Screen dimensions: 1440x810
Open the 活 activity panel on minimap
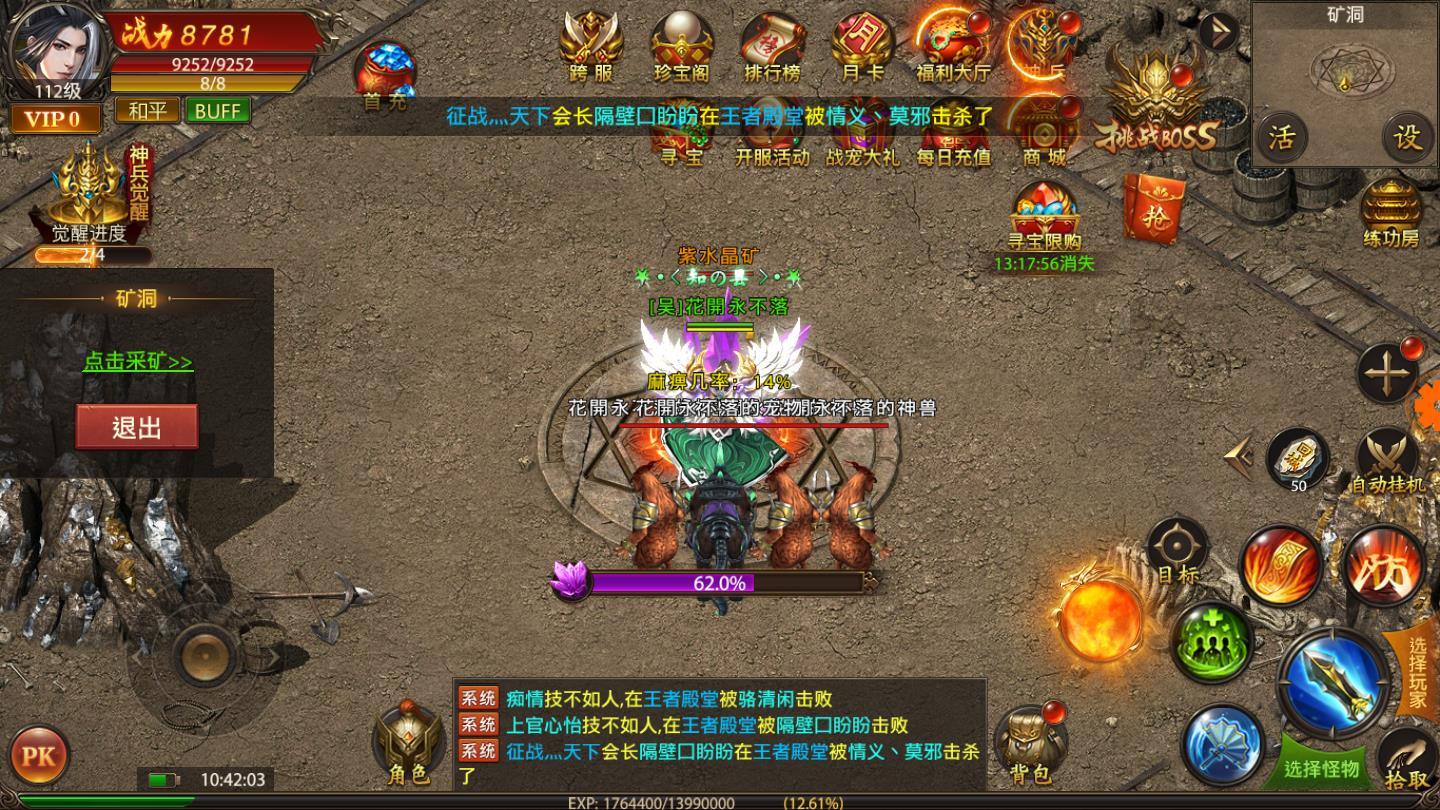(1282, 135)
